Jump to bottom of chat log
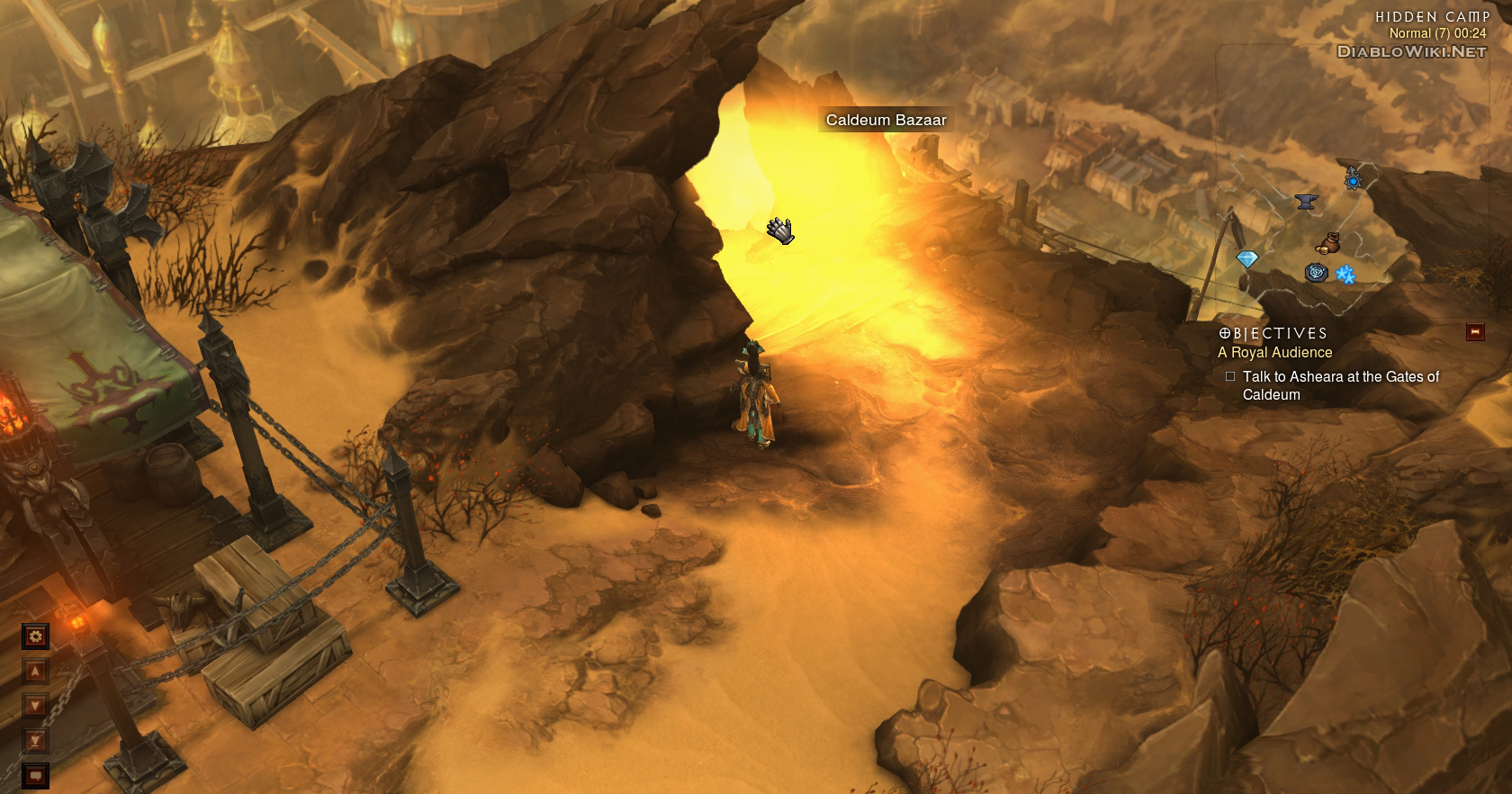The height and width of the screenshot is (794, 1512). (x=35, y=741)
